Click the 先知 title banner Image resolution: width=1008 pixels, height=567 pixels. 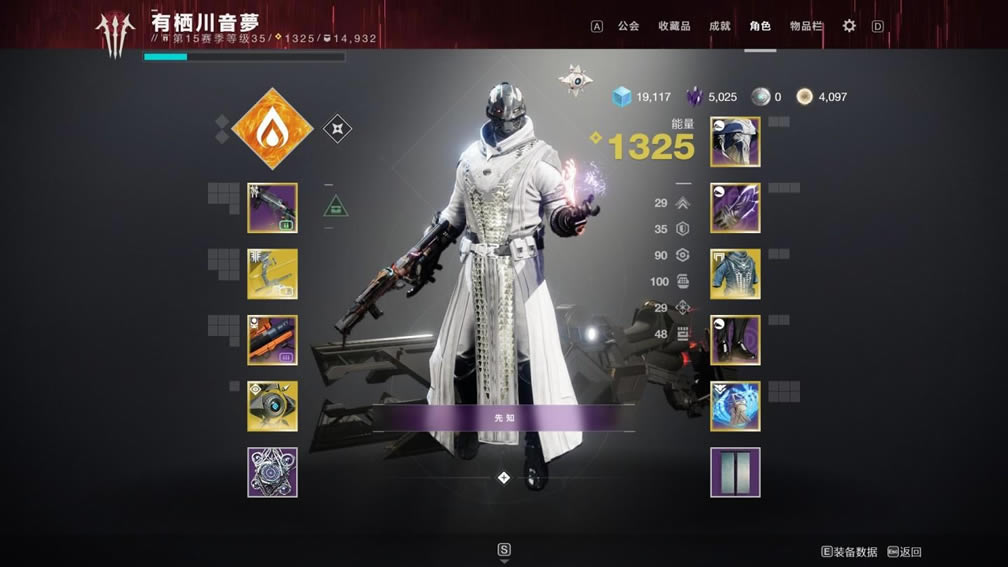[504, 418]
